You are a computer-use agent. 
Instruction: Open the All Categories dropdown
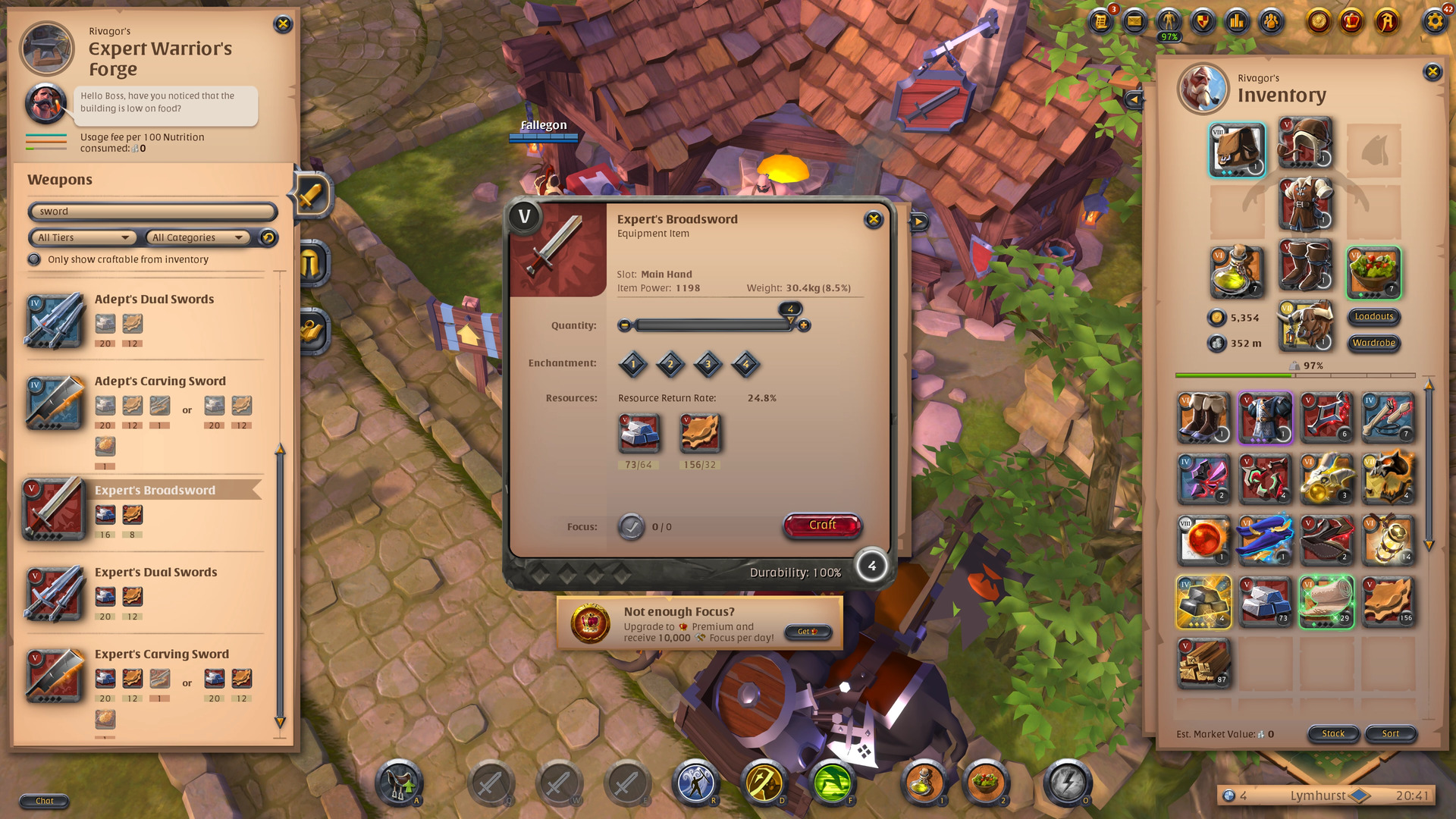(197, 237)
